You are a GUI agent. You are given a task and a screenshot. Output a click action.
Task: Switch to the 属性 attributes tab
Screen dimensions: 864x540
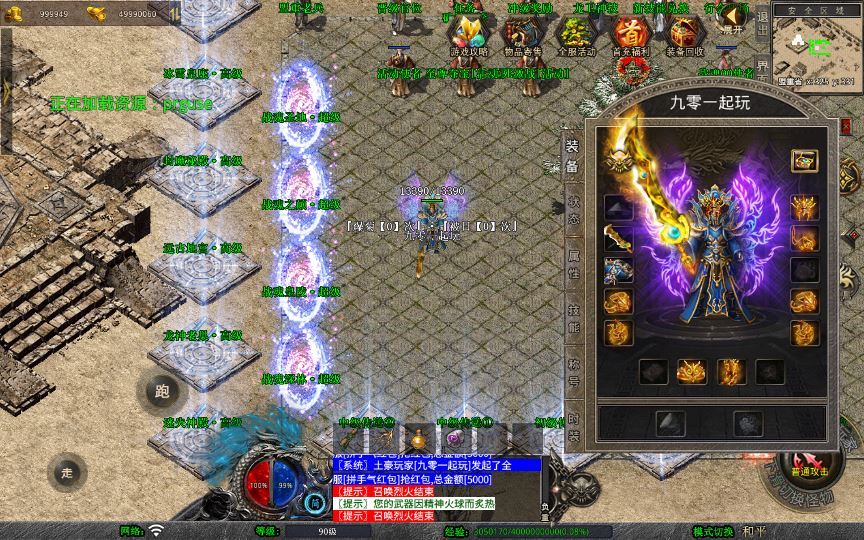coord(573,263)
